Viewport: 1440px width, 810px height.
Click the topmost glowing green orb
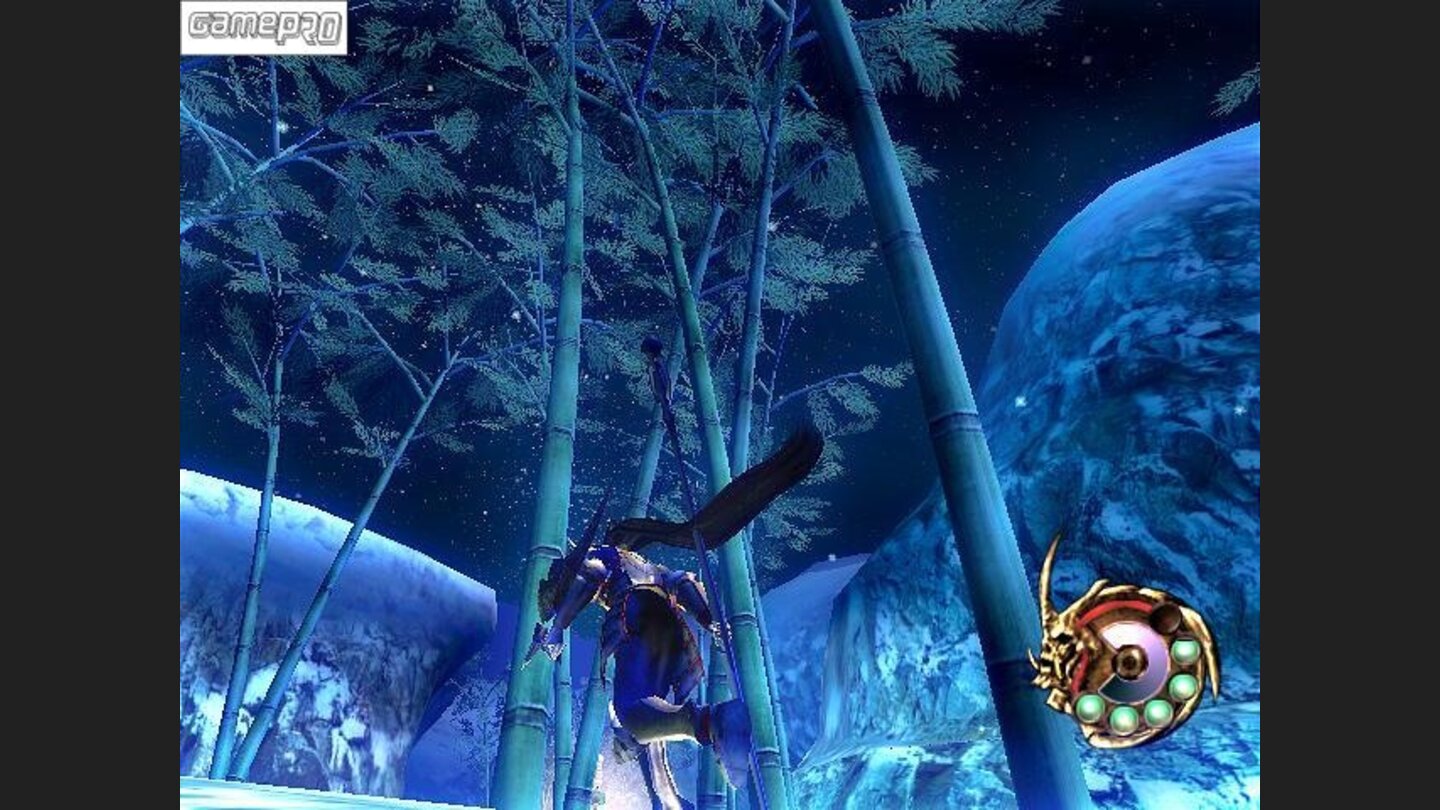point(1183,651)
